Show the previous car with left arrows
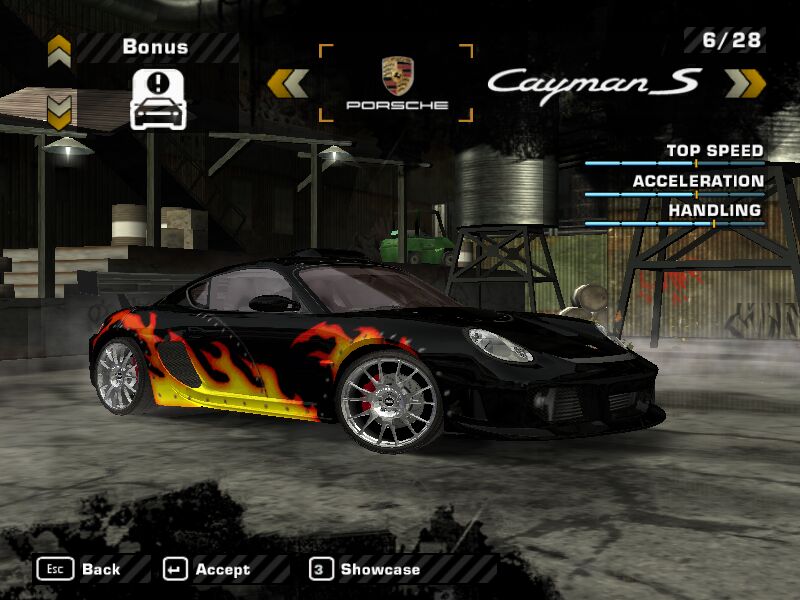 pos(287,83)
